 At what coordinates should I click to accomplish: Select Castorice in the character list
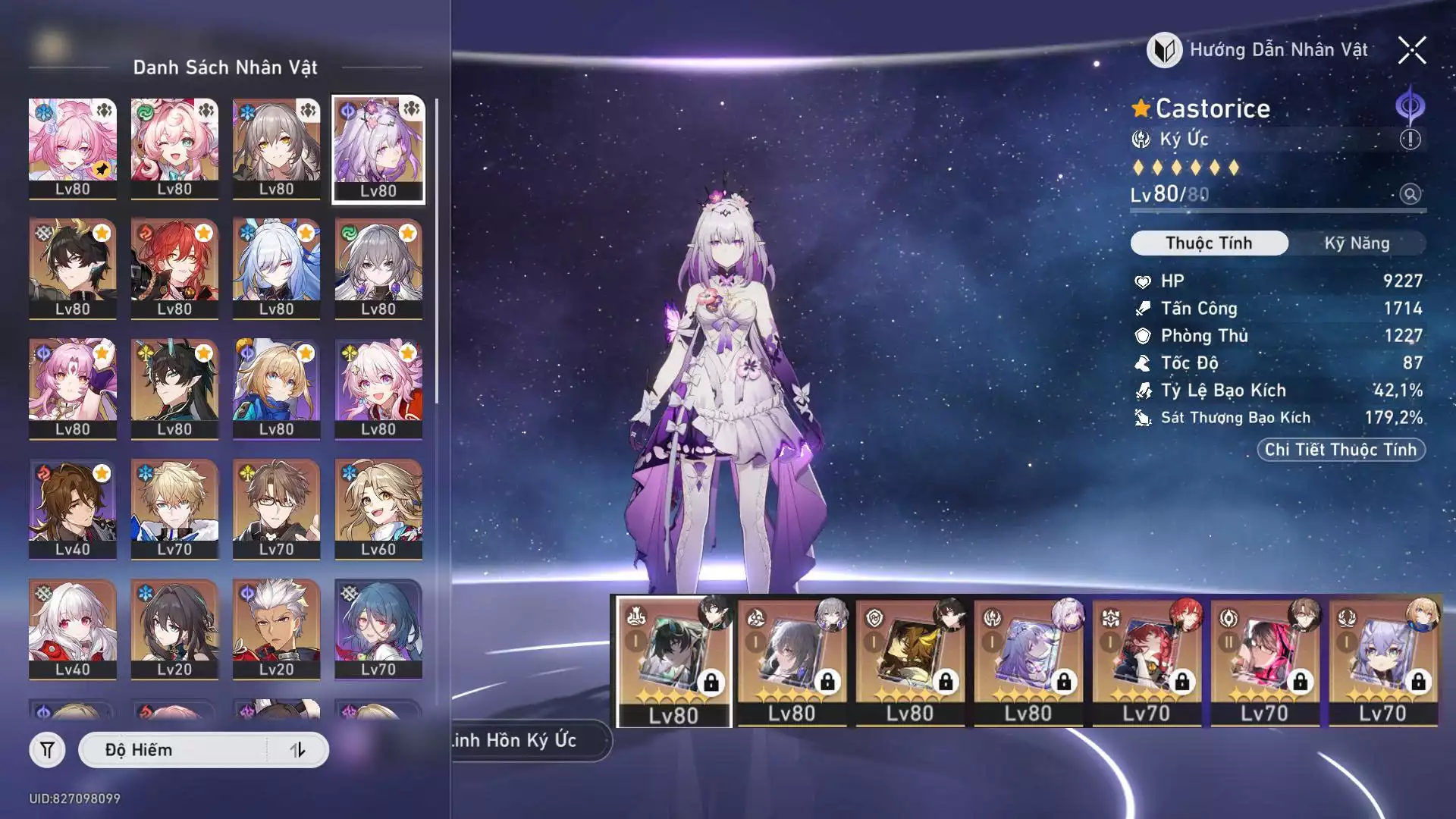click(x=378, y=149)
